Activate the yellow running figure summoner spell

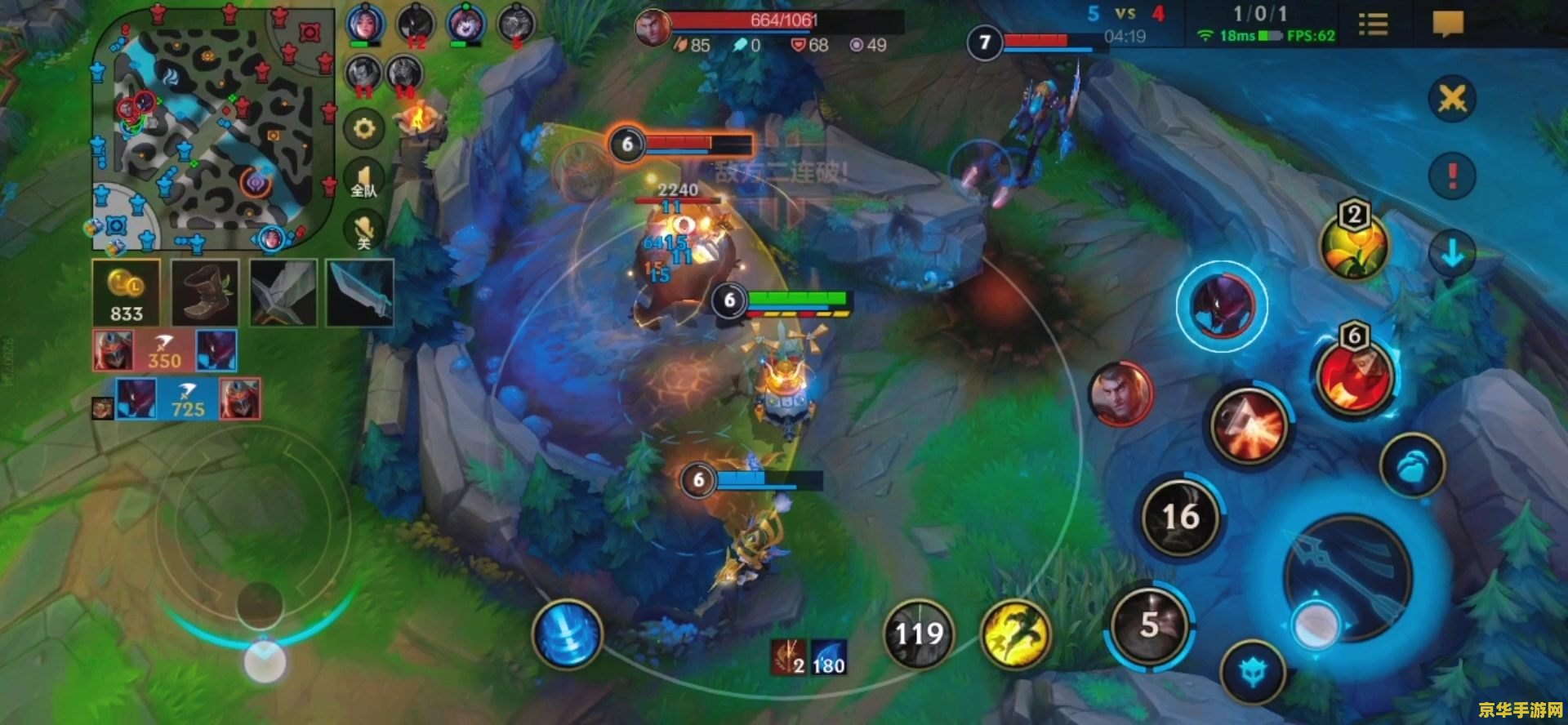(1015, 634)
